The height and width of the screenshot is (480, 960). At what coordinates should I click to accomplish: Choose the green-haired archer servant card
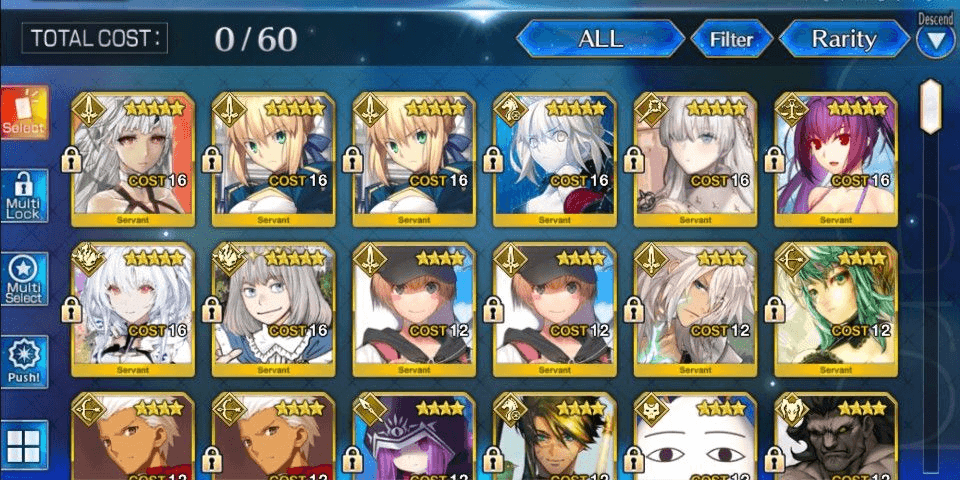[x=836, y=306]
